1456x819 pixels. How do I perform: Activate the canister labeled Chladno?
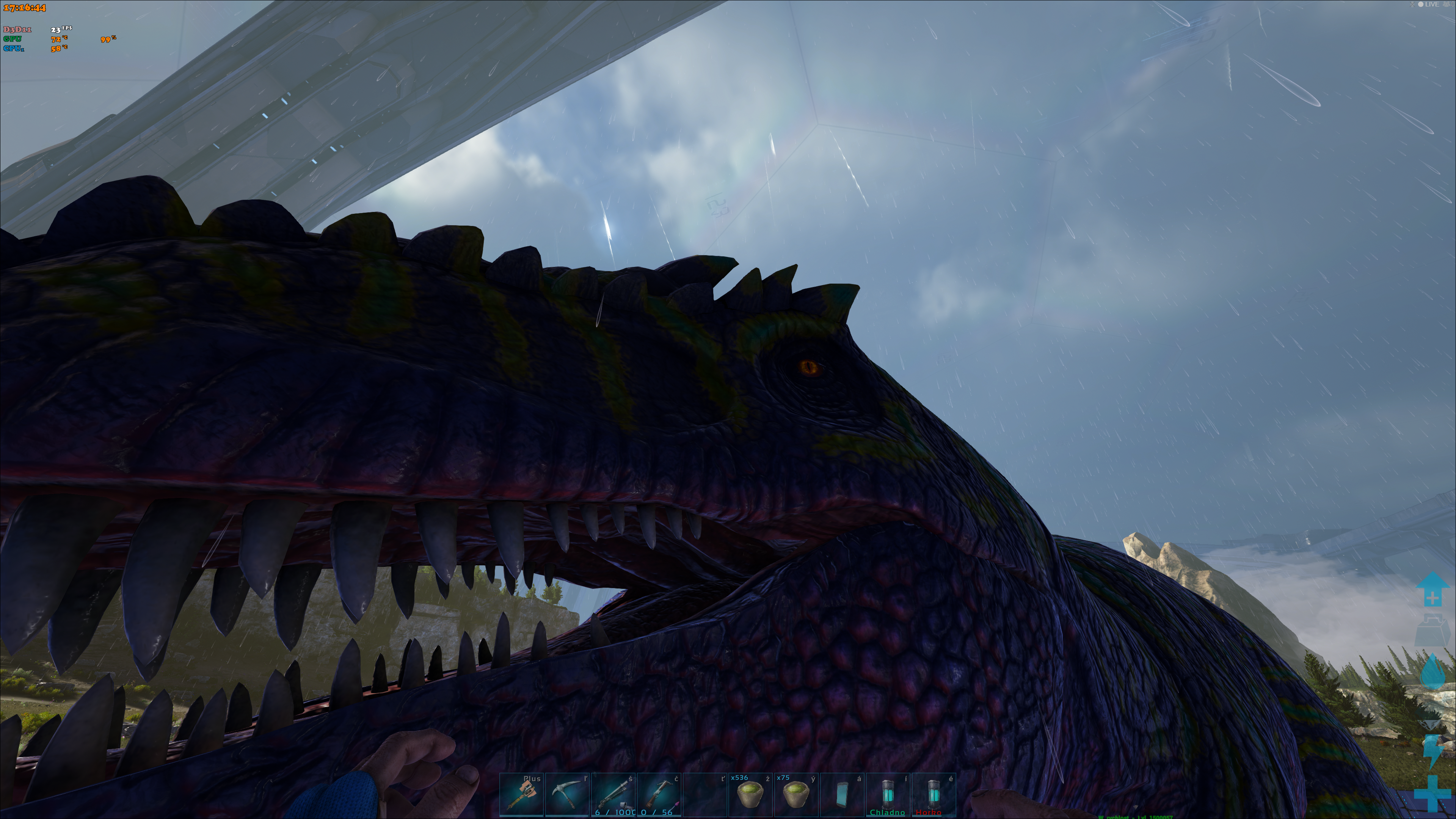pos(888,795)
